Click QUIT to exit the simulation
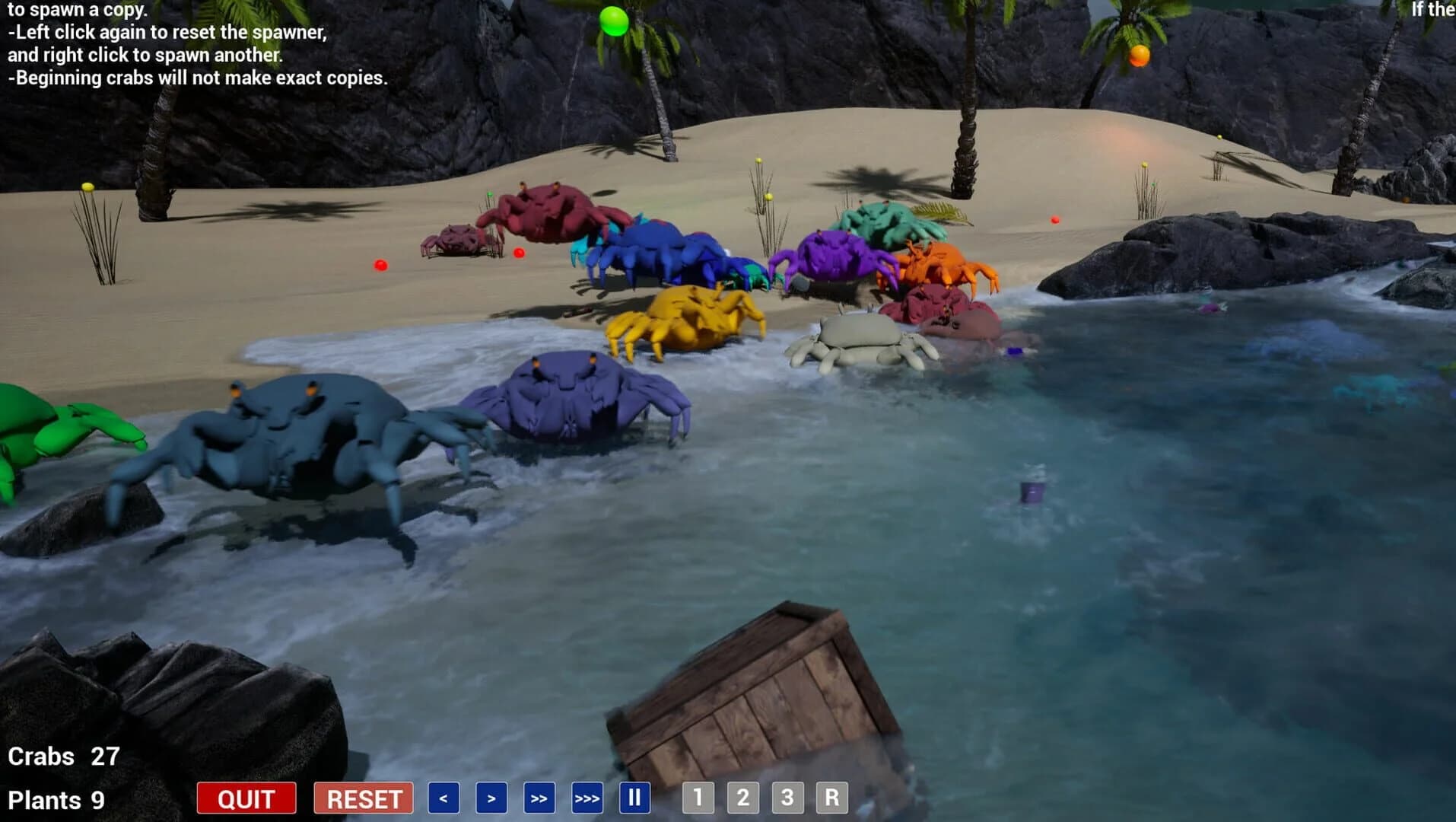Screen dimensions: 1456x822 click(245, 798)
